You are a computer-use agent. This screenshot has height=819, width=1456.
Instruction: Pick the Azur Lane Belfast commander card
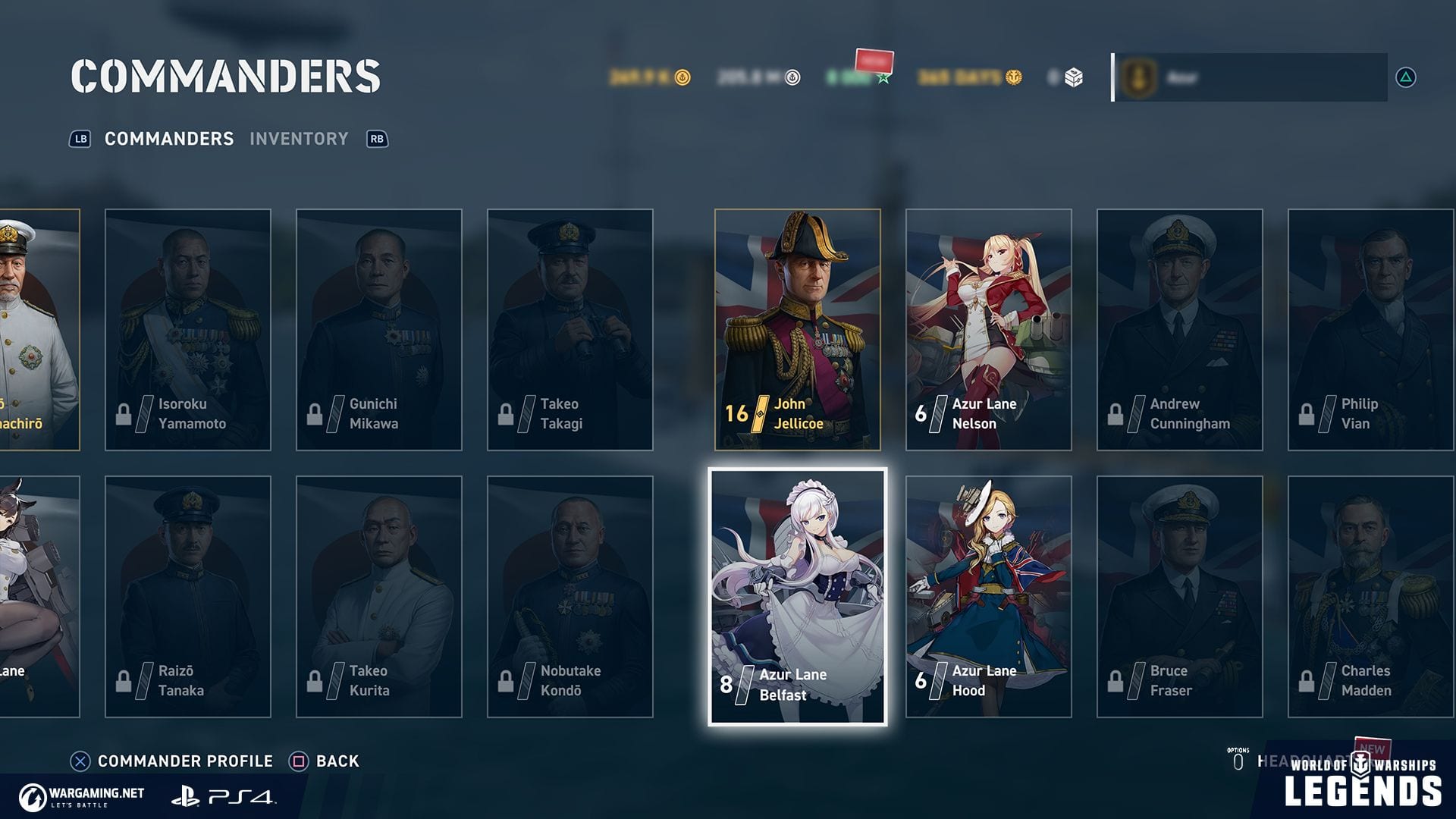797,597
